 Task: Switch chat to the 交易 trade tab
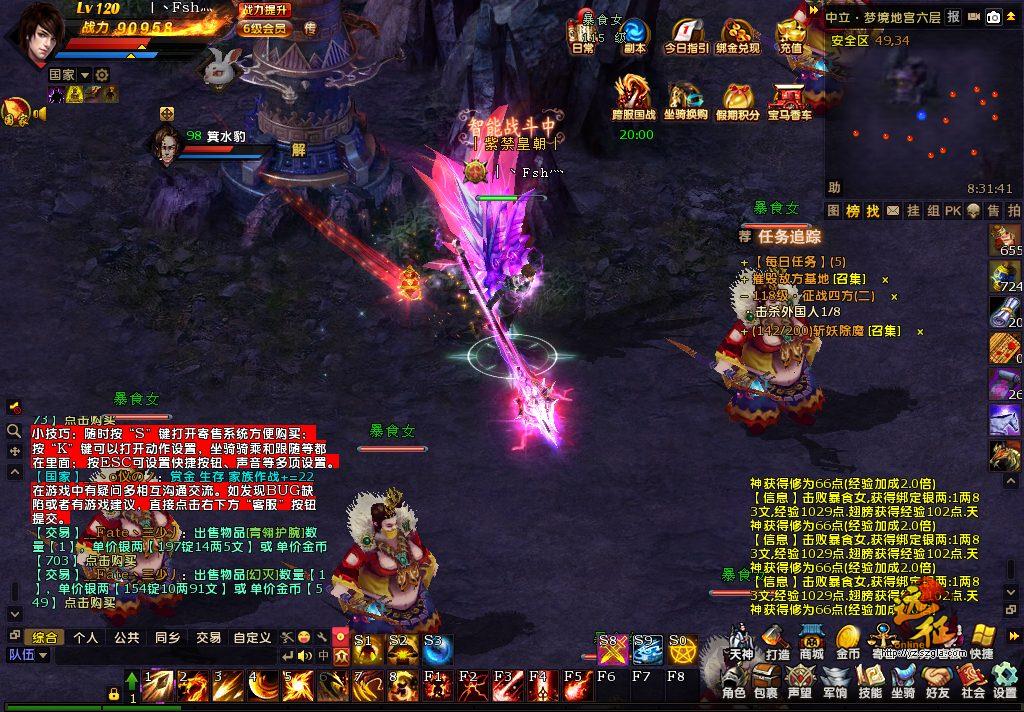(x=208, y=637)
